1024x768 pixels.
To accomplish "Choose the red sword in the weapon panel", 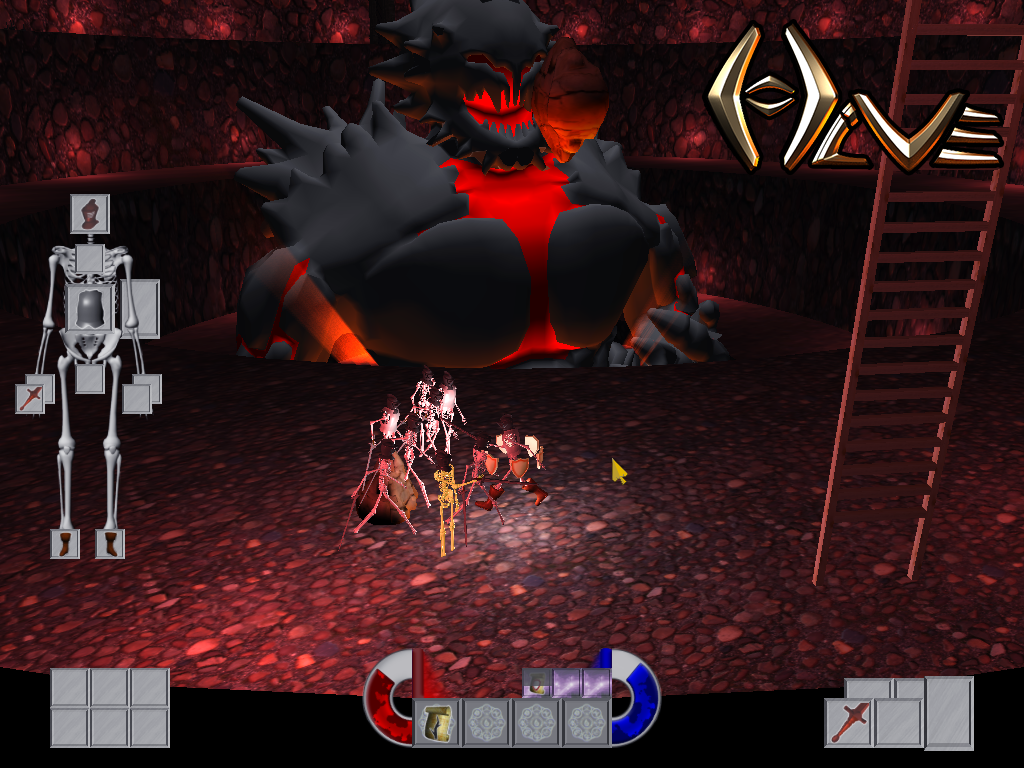I will tap(849, 722).
